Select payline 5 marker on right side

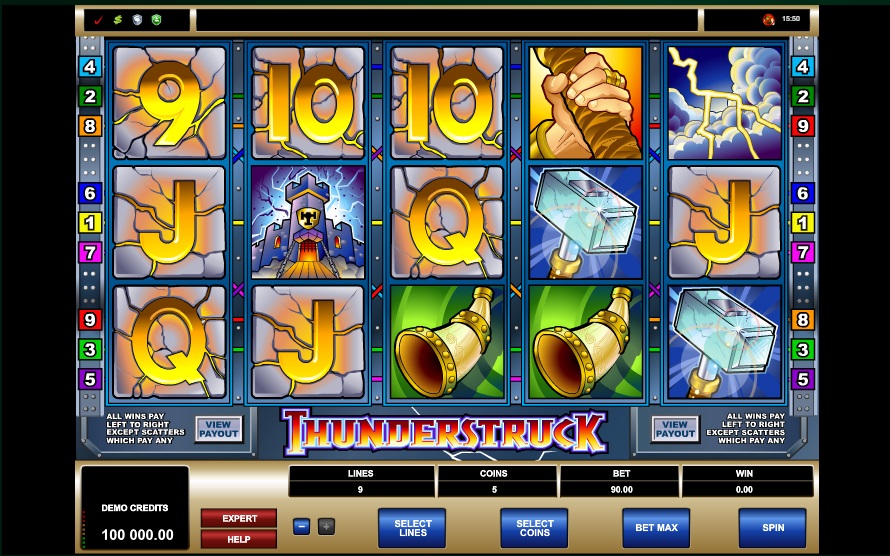coord(802,379)
